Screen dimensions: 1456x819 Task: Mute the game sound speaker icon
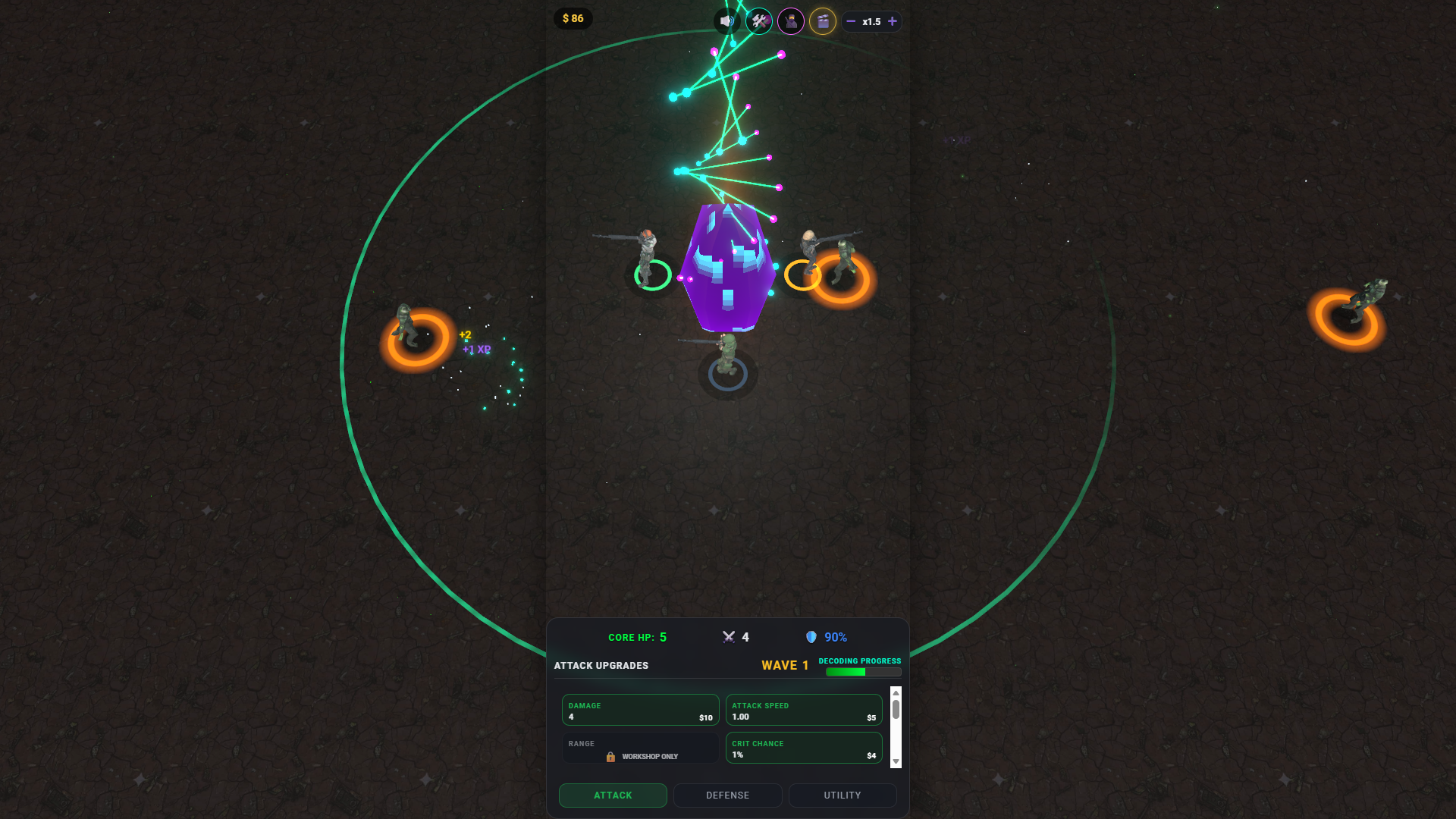(x=726, y=20)
